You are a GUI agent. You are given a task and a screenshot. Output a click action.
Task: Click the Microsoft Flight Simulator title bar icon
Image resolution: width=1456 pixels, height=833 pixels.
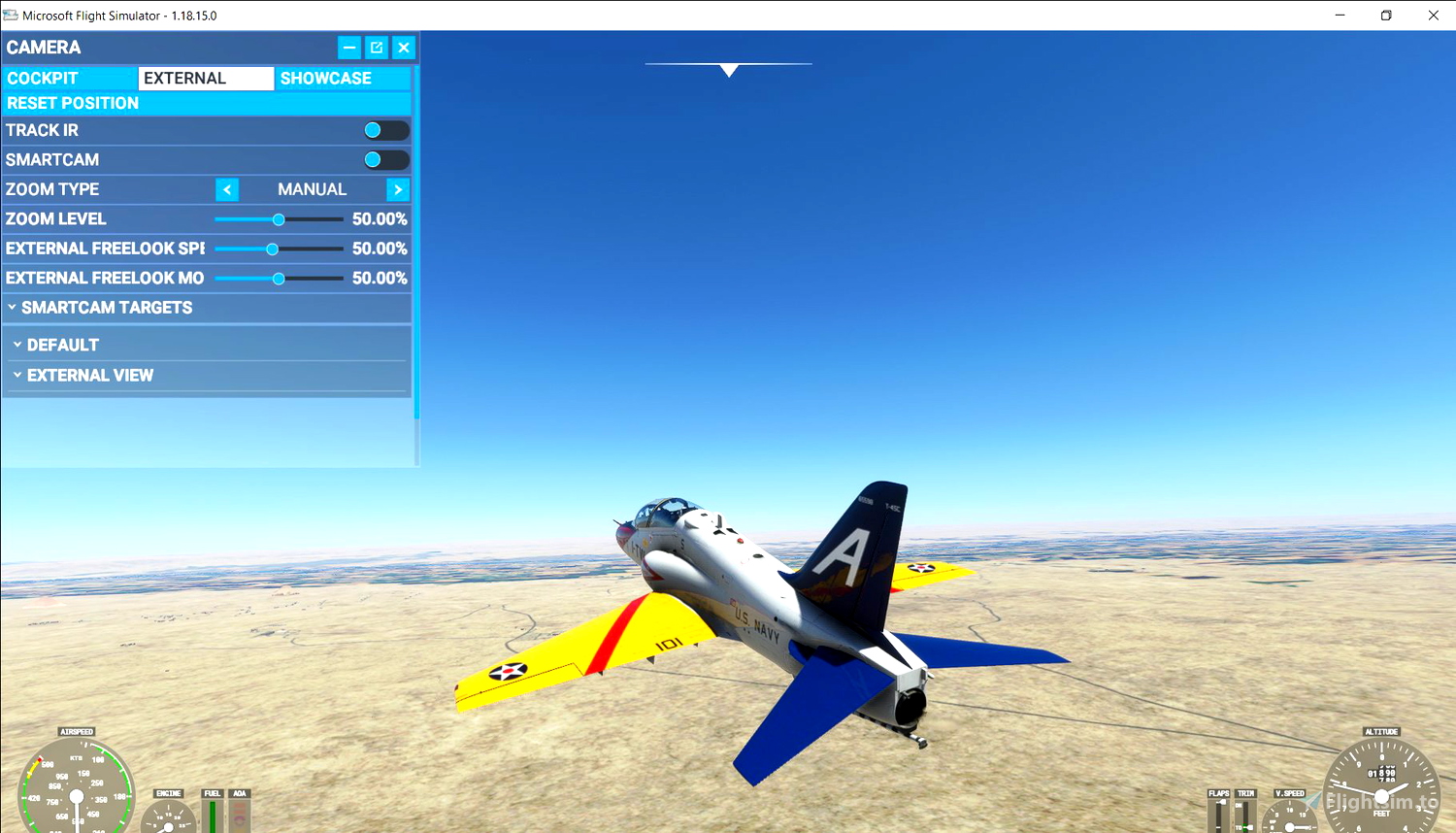click(x=10, y=15)
